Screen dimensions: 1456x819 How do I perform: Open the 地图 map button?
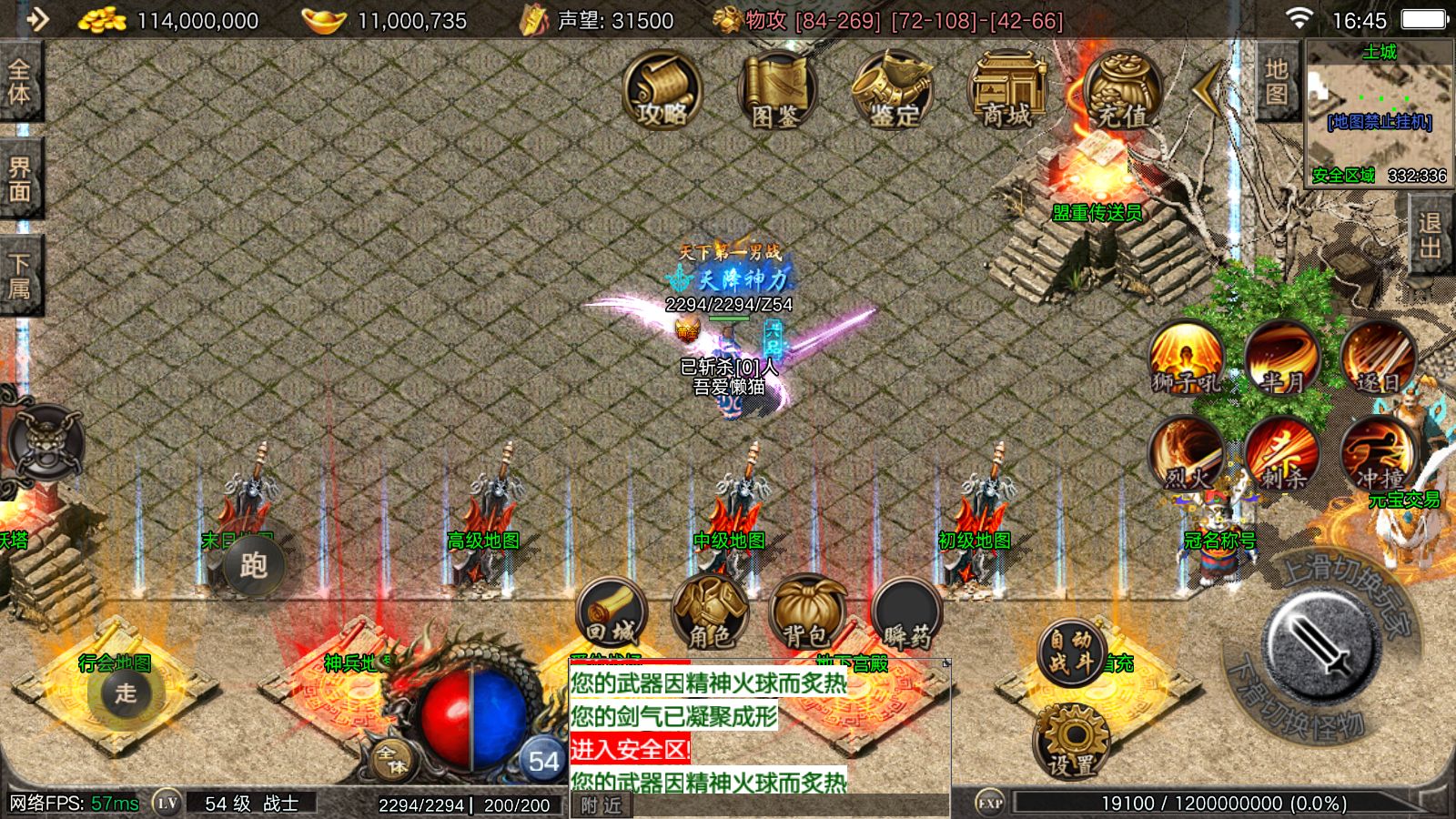point(1276,82)
